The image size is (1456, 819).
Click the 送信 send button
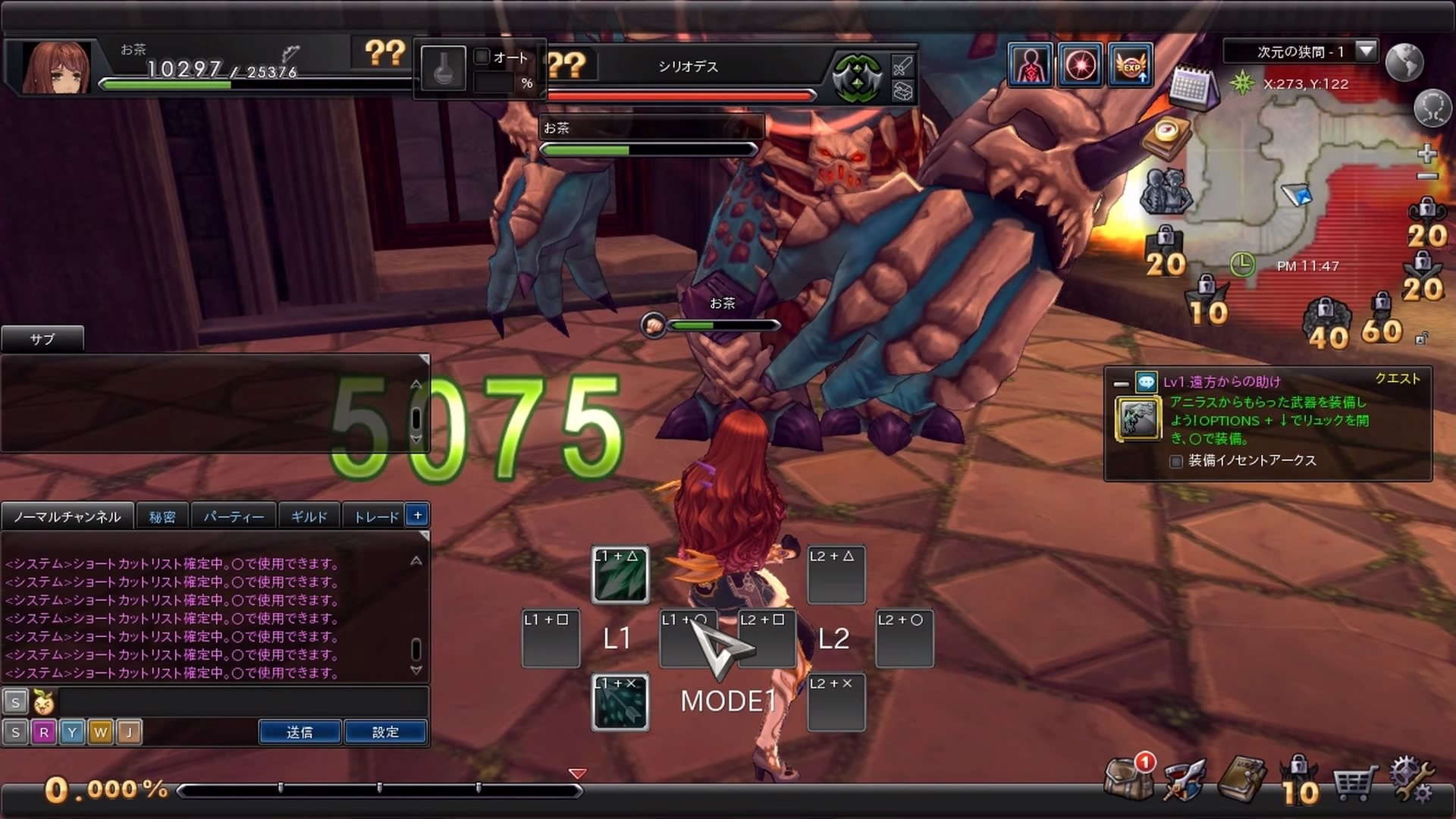300,732
